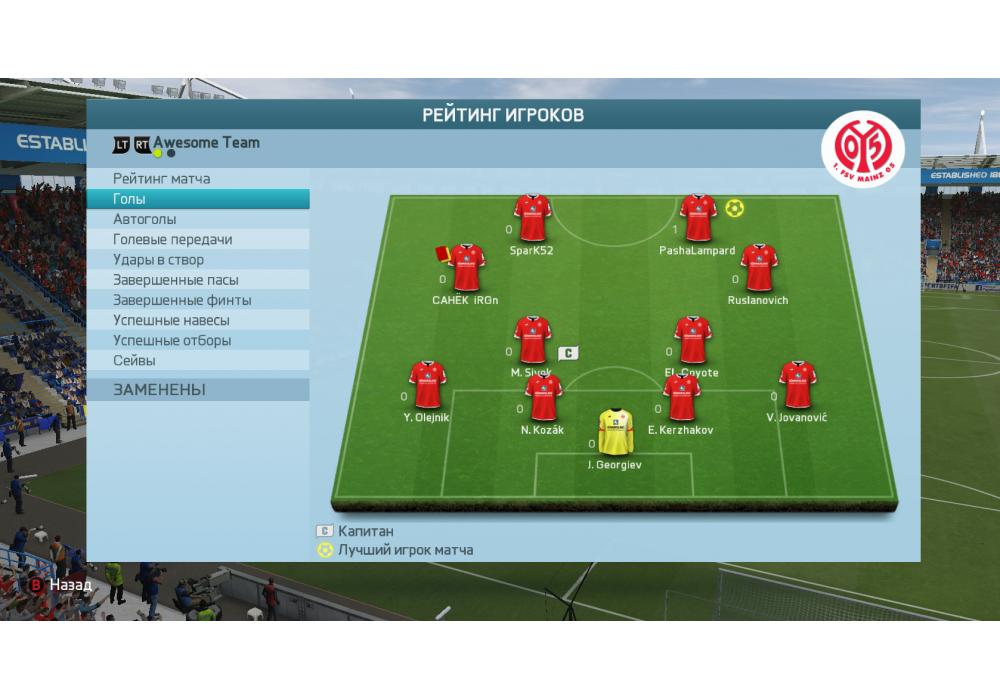Screen dimensions: 1000x700
Task: Select the Успешные навесы entry
Action: click(171, 320)
